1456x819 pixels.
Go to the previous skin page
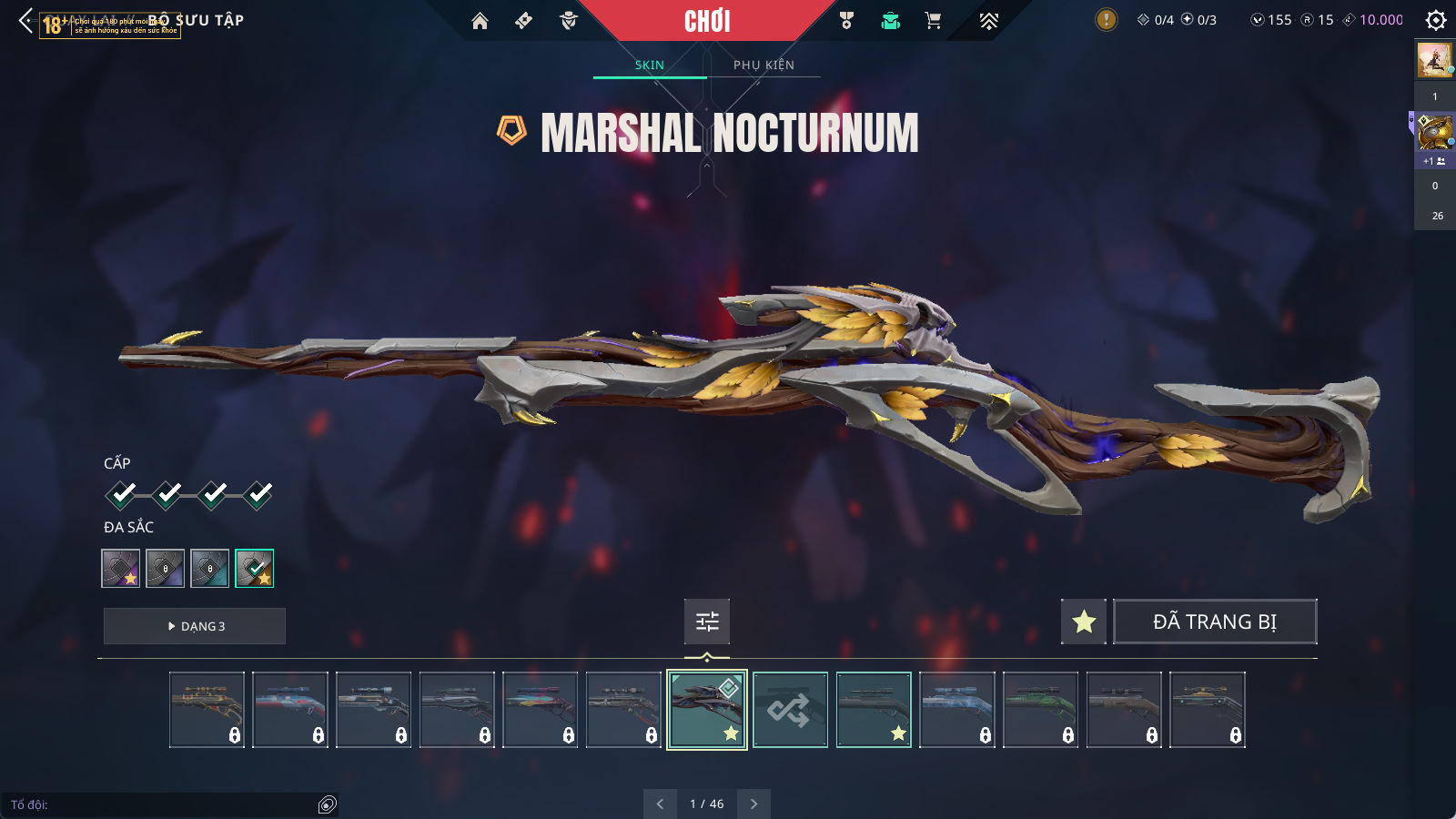click(660, 804)
